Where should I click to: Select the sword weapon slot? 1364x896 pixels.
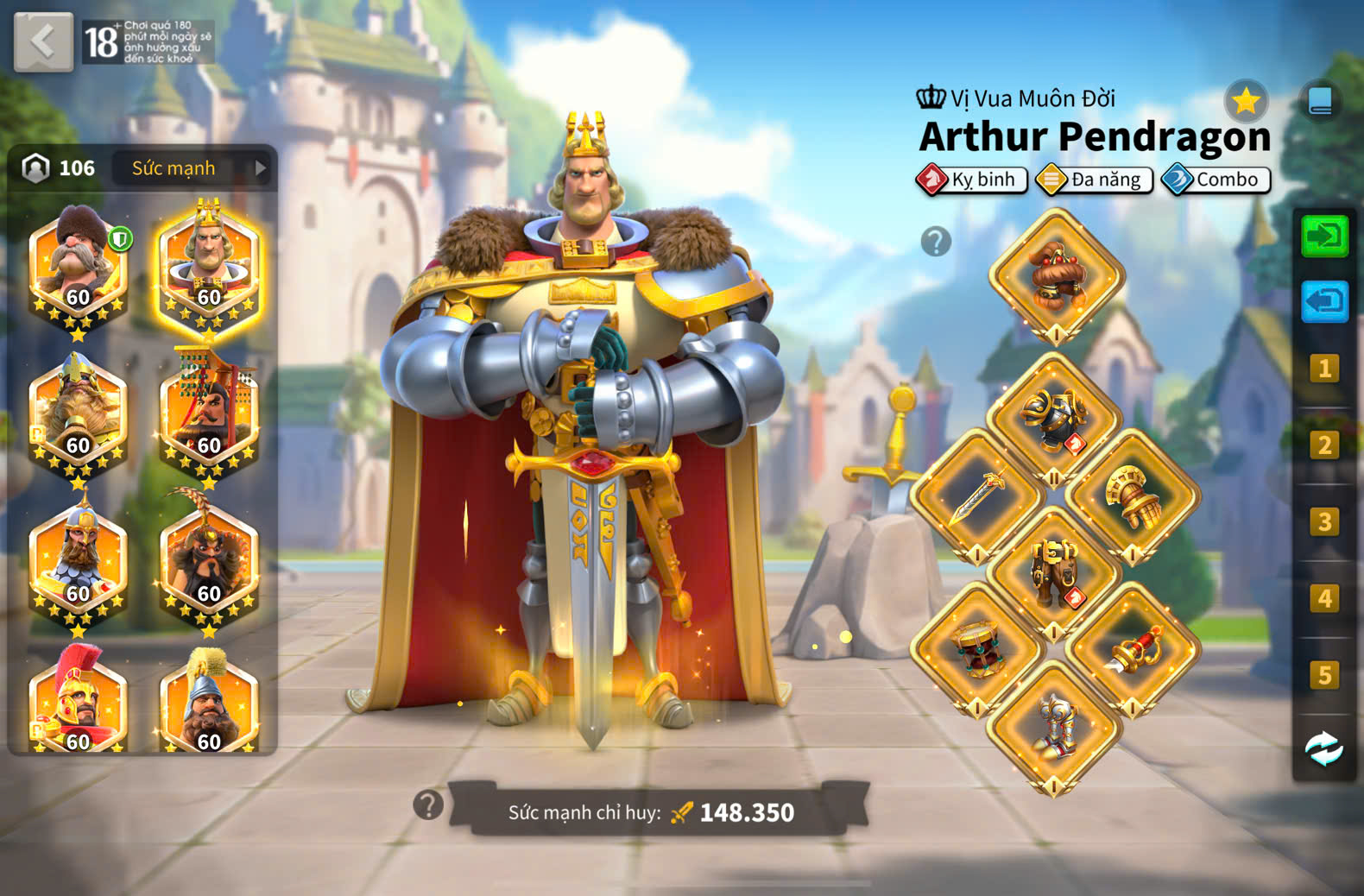(x=977, y=496)
